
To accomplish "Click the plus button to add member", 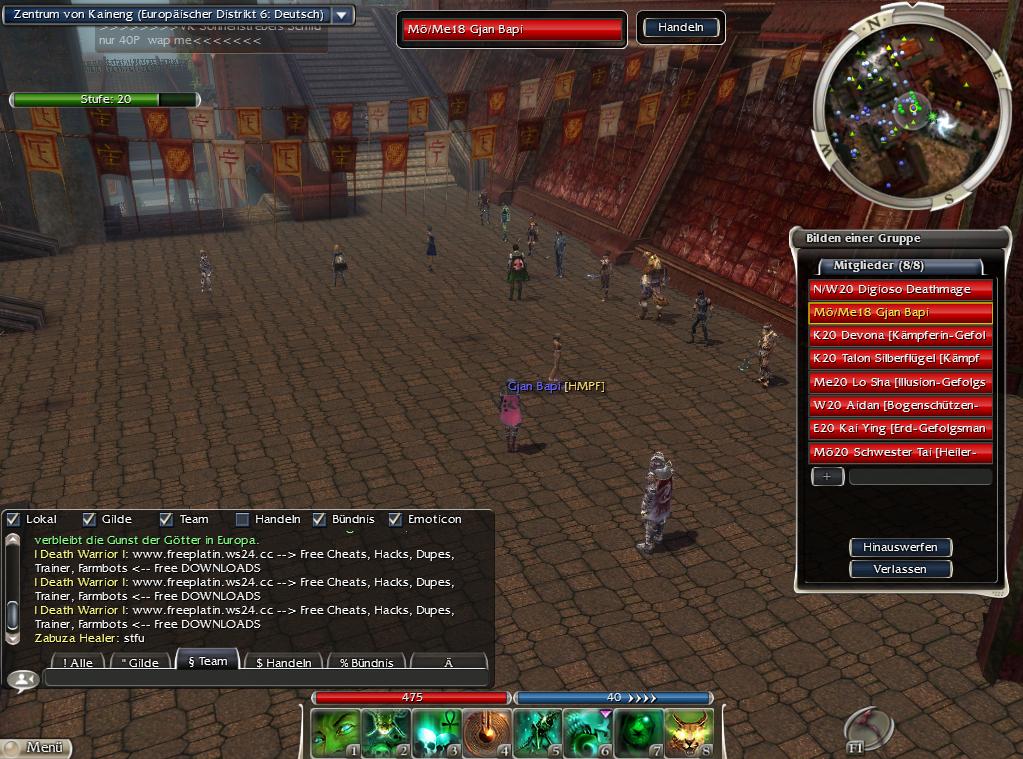I will 827,477.
